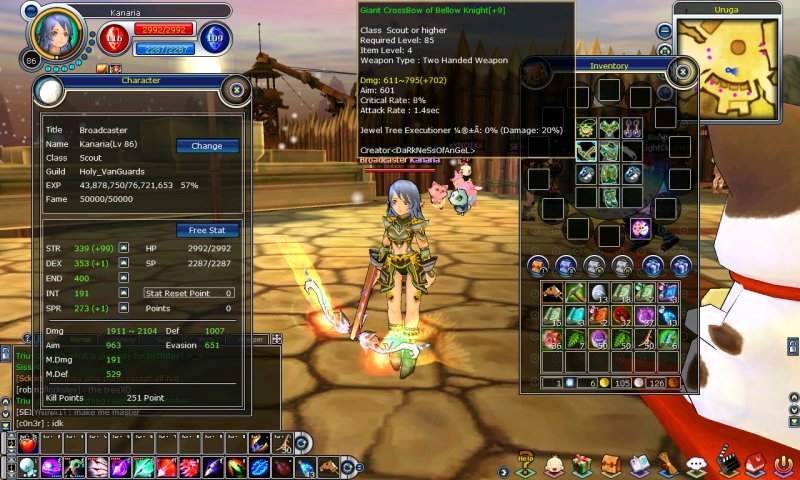Rotate the hotbar with the circular arrow button
The width and height of the screenshot is (800, 480).
coord(303,442)
